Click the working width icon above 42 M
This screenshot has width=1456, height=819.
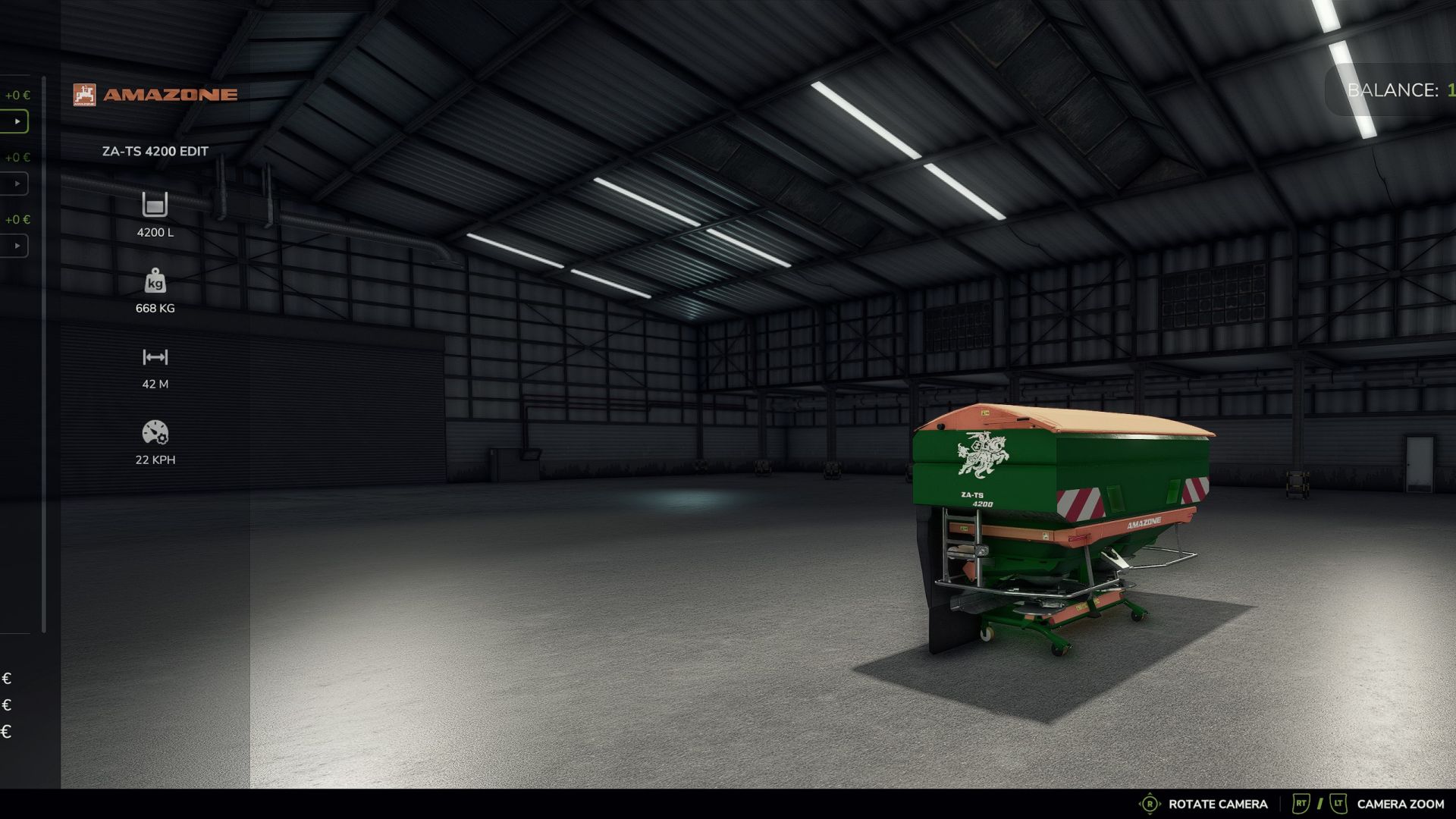pos(155,358)
